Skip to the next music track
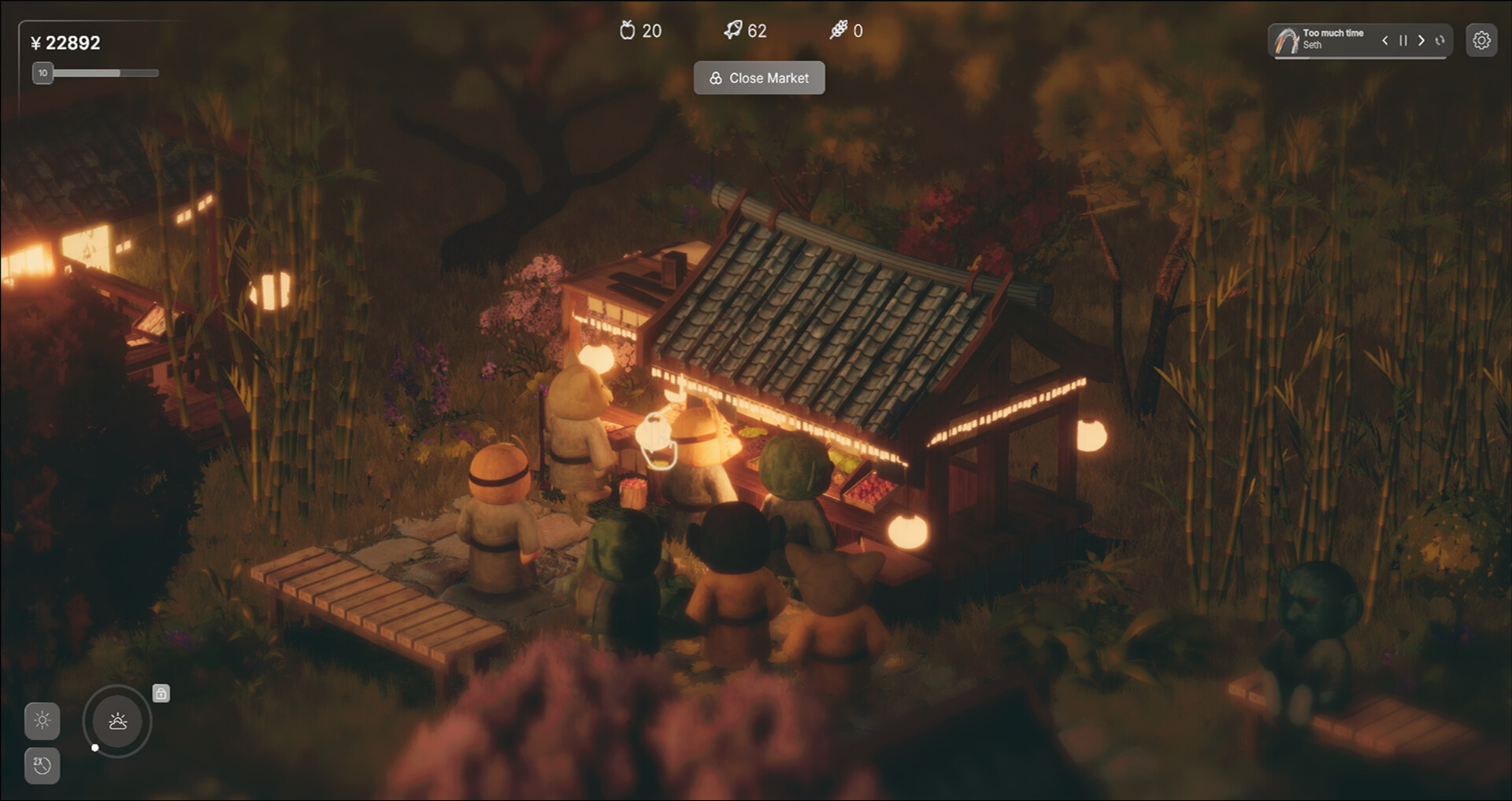Screen dimensions: 1512x801 tap(1421, 40)
